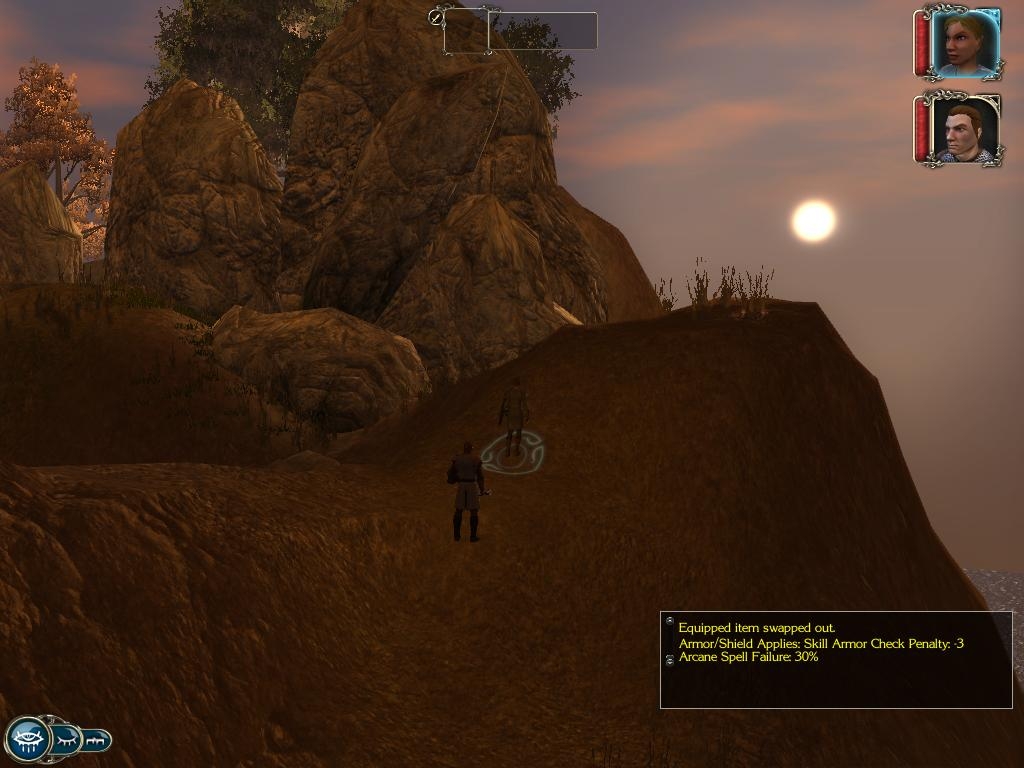Select the chainmail-clad male companion portrait
The height and width of the screenshot is (768, 1024).
pyautogui.click(x=964, y=130)
